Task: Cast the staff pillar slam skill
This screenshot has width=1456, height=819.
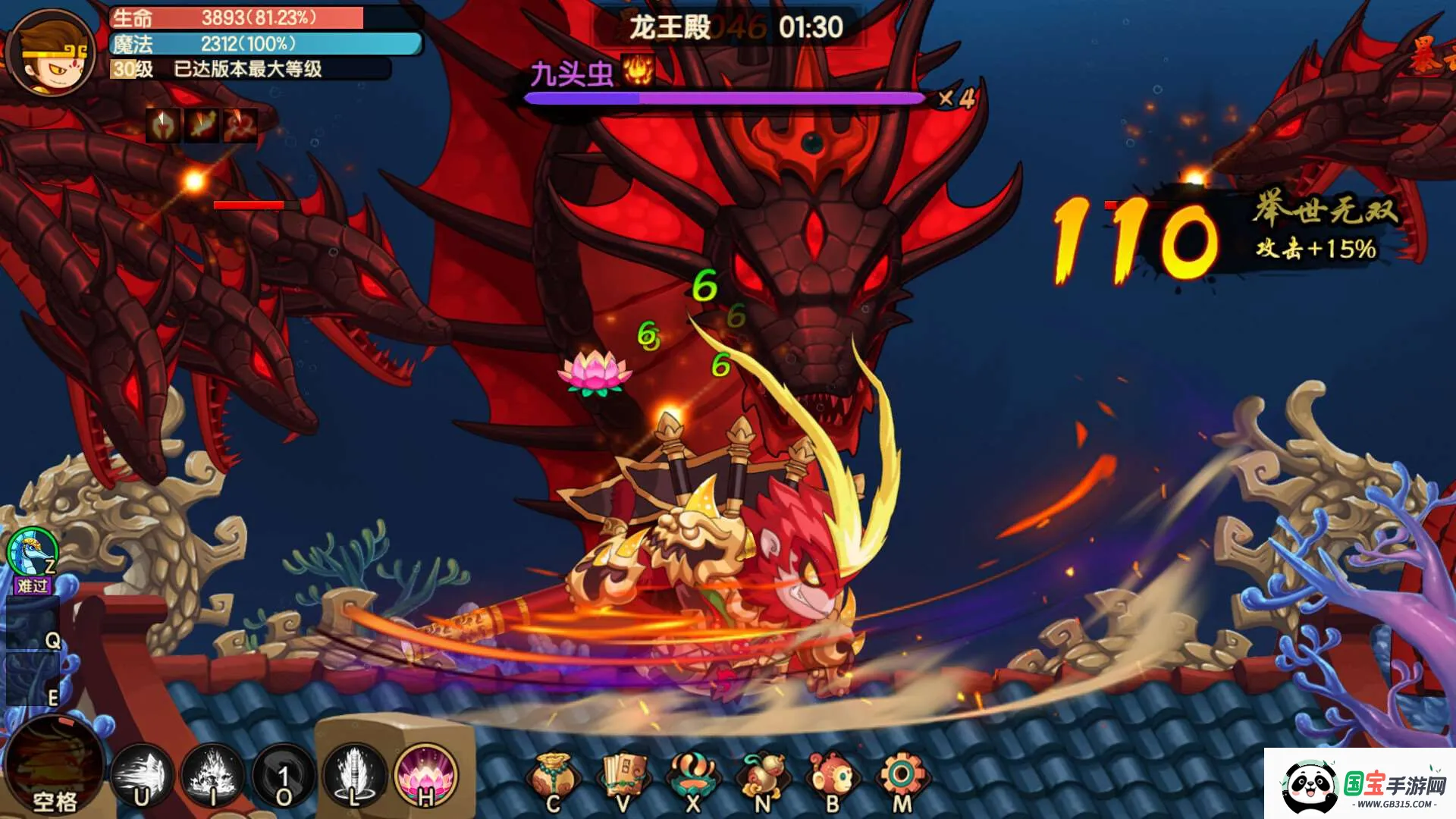Action: click(354, 775)
